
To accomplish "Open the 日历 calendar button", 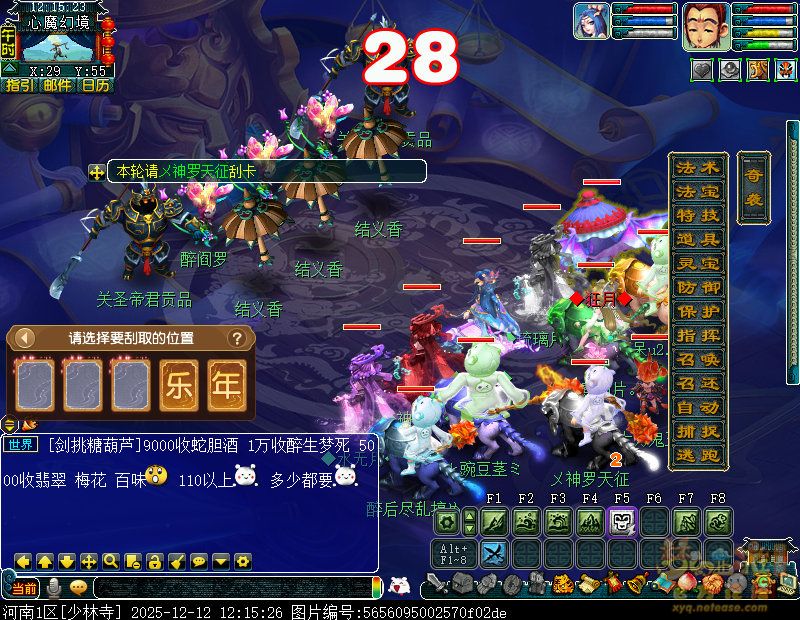I will tap(96, 86).
